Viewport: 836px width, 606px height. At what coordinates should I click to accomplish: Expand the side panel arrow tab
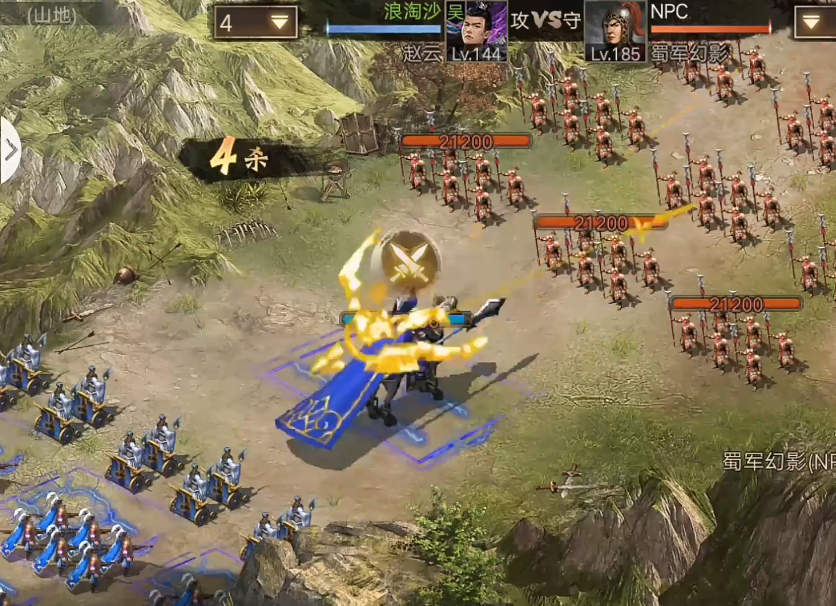click(9, 151)
